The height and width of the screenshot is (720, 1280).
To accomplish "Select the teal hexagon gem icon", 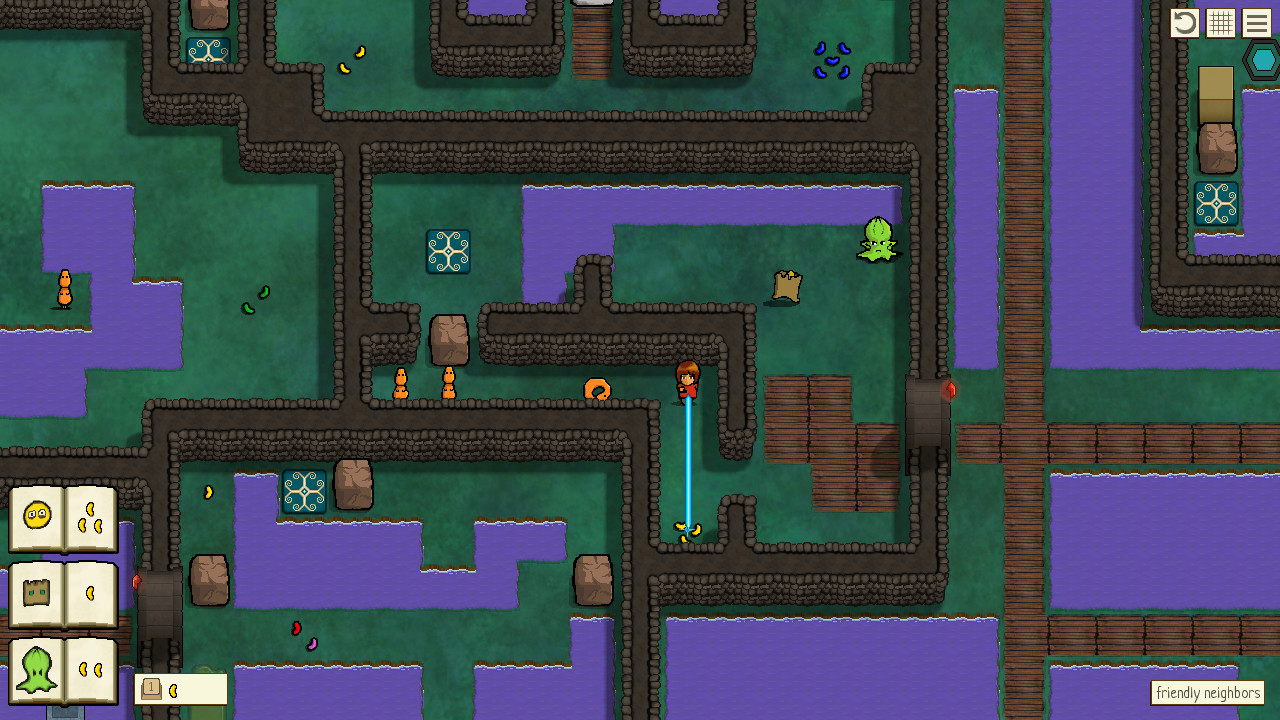I will pos(1262,60).
